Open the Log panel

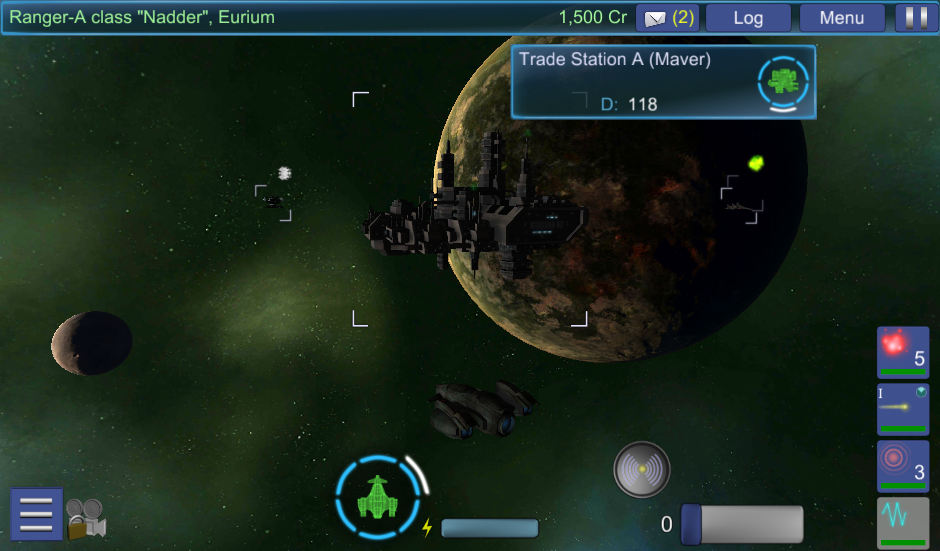tap(748, 18)
